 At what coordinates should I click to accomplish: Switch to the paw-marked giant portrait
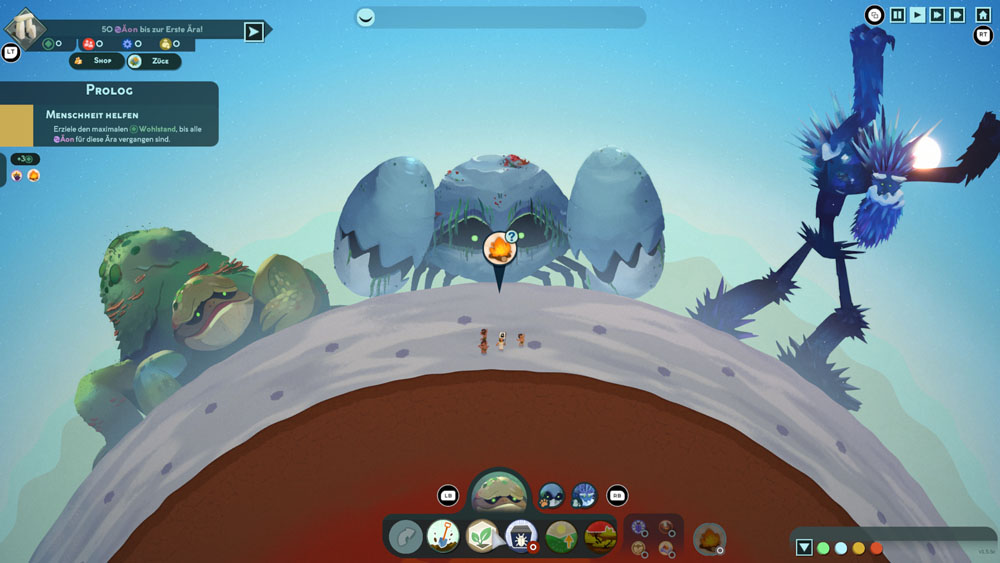(x=552, y=494)
